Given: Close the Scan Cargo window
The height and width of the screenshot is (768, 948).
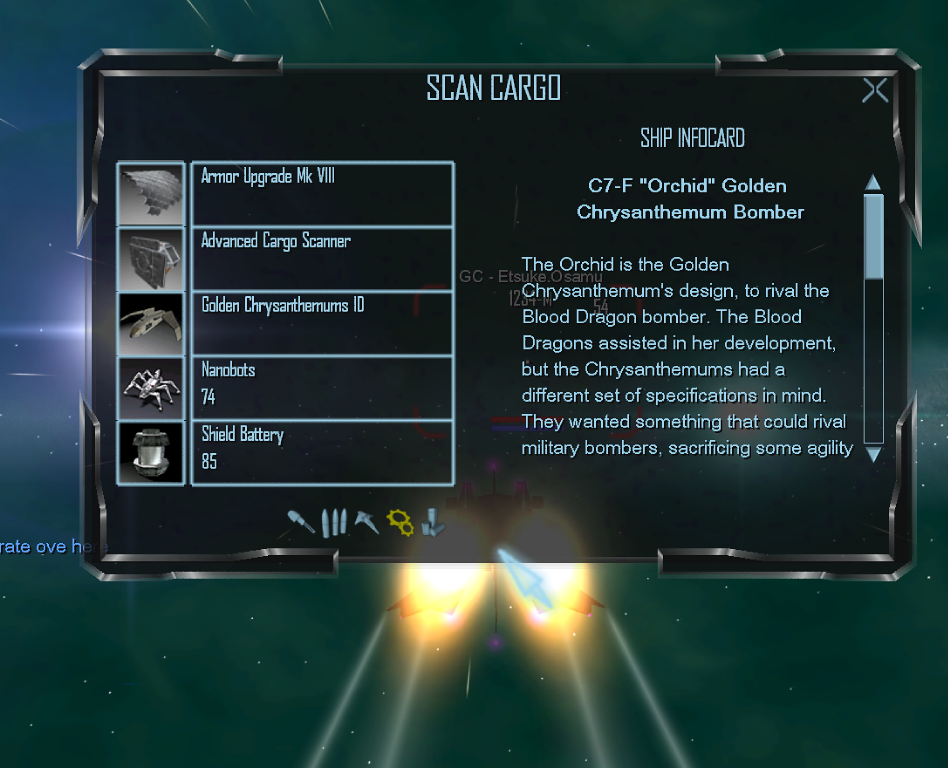Looking at the screenshot, I should 875,91.
